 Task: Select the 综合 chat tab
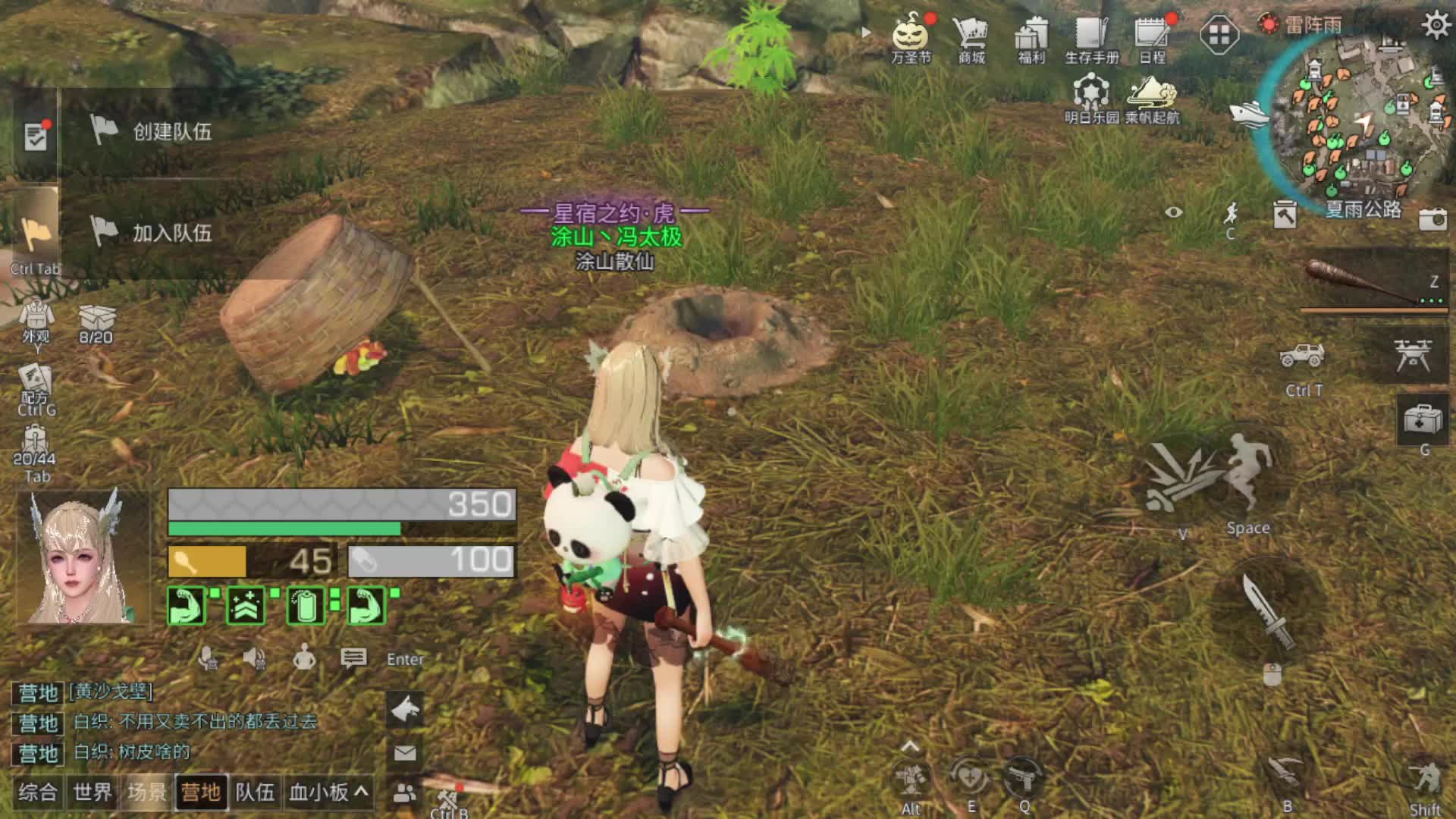38,792
